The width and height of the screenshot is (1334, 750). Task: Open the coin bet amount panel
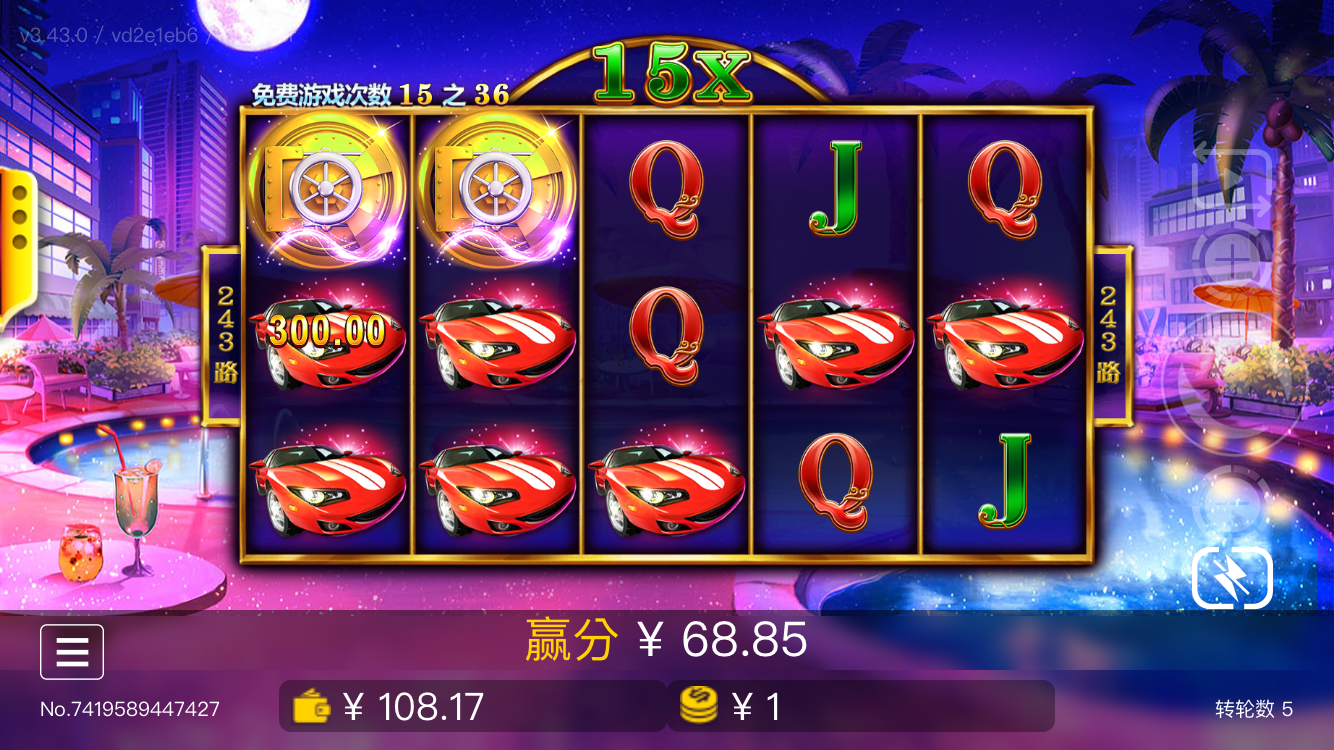[860, 707]
